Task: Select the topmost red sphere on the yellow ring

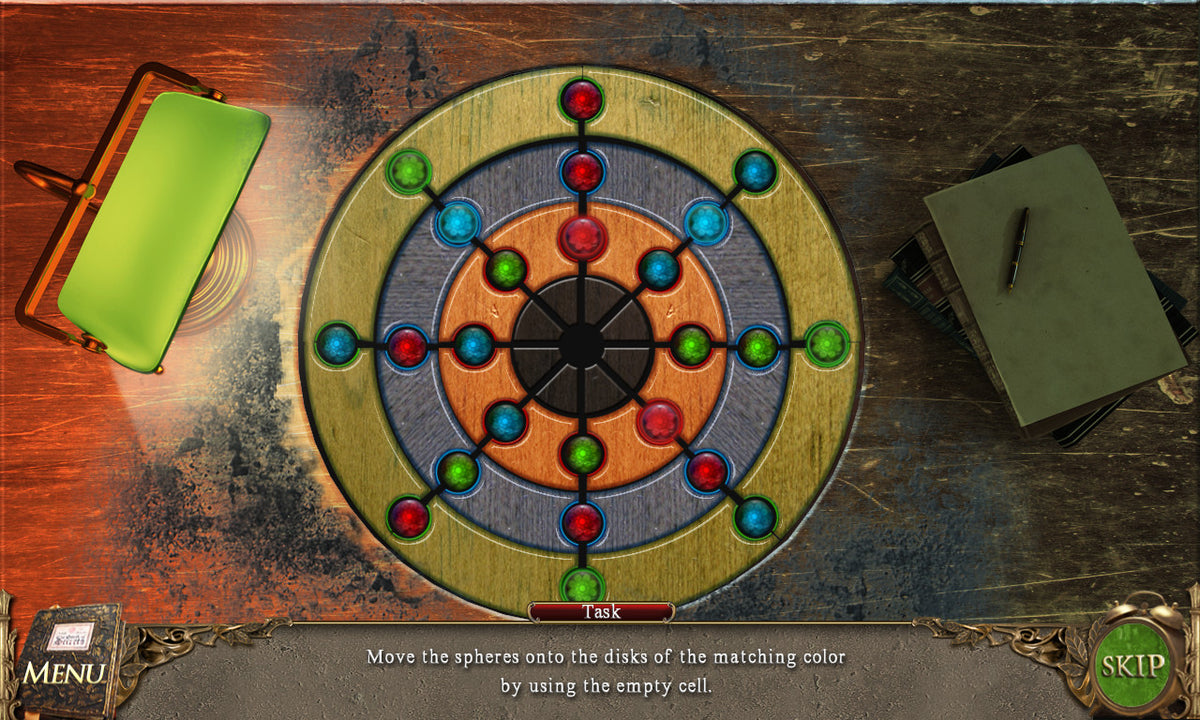Action: [x=581, y=99]
